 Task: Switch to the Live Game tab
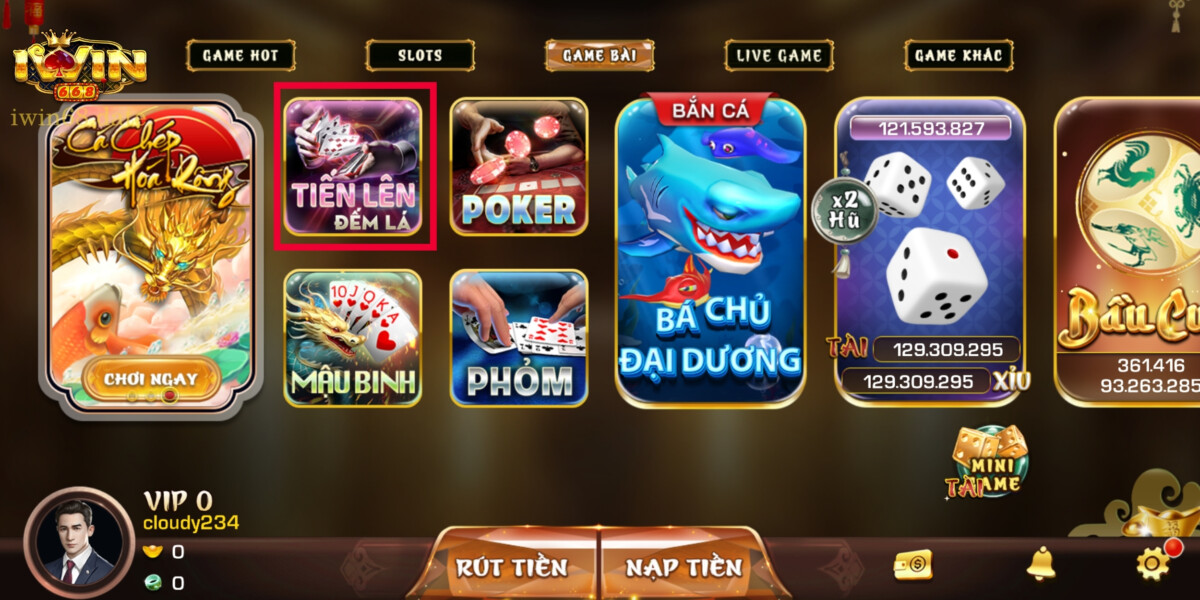779,56
